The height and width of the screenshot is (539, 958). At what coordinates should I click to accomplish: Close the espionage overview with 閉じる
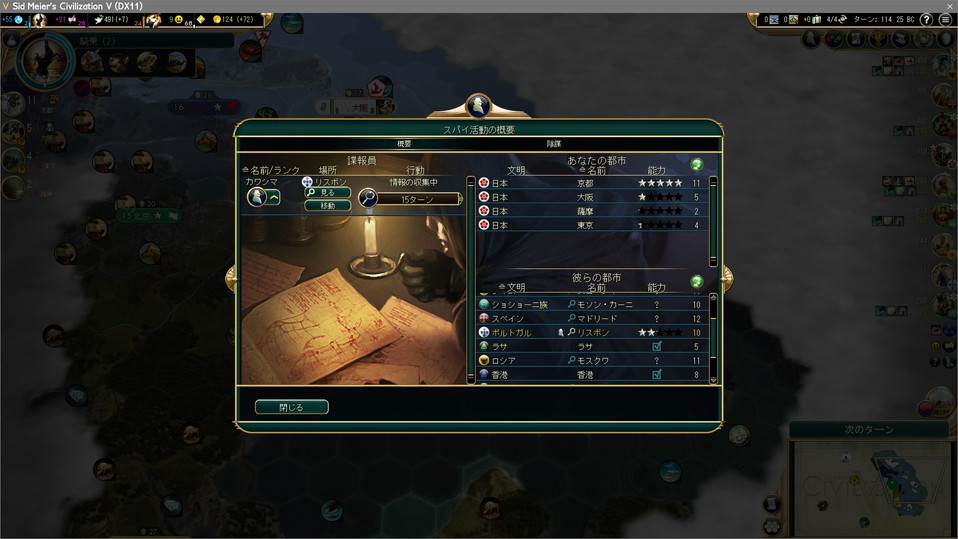tap(291, 407)
